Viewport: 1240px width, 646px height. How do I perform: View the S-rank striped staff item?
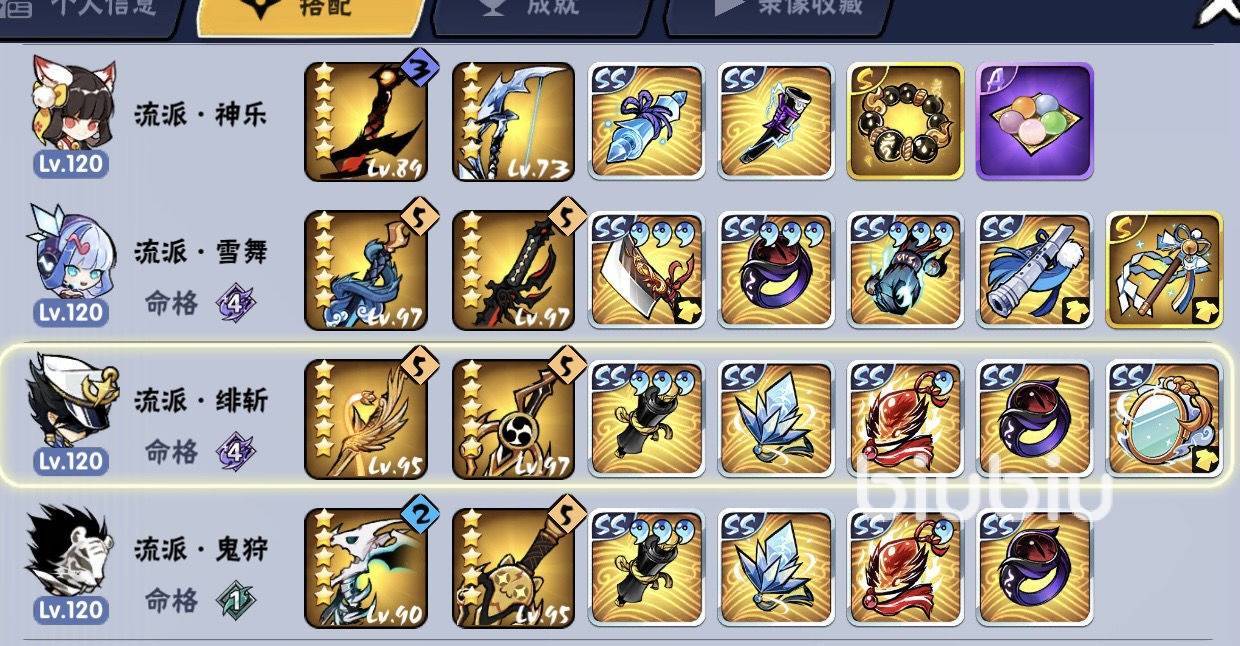pyautogui.click(x=1164, y=270)
